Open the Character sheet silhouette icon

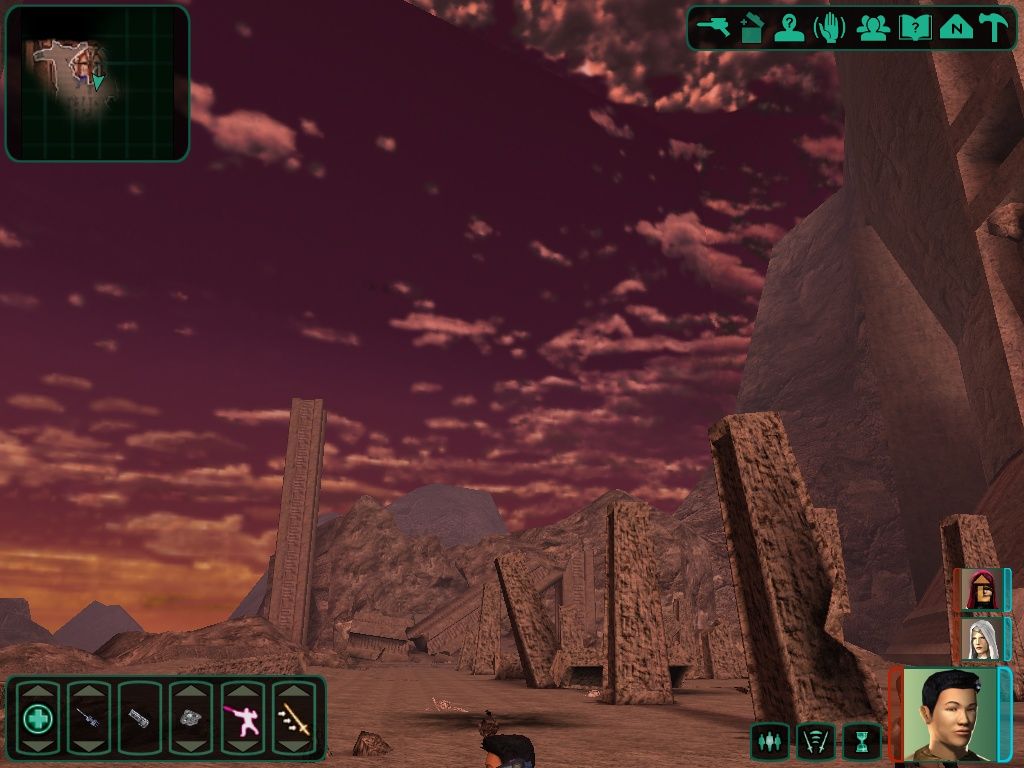(790, 28)
